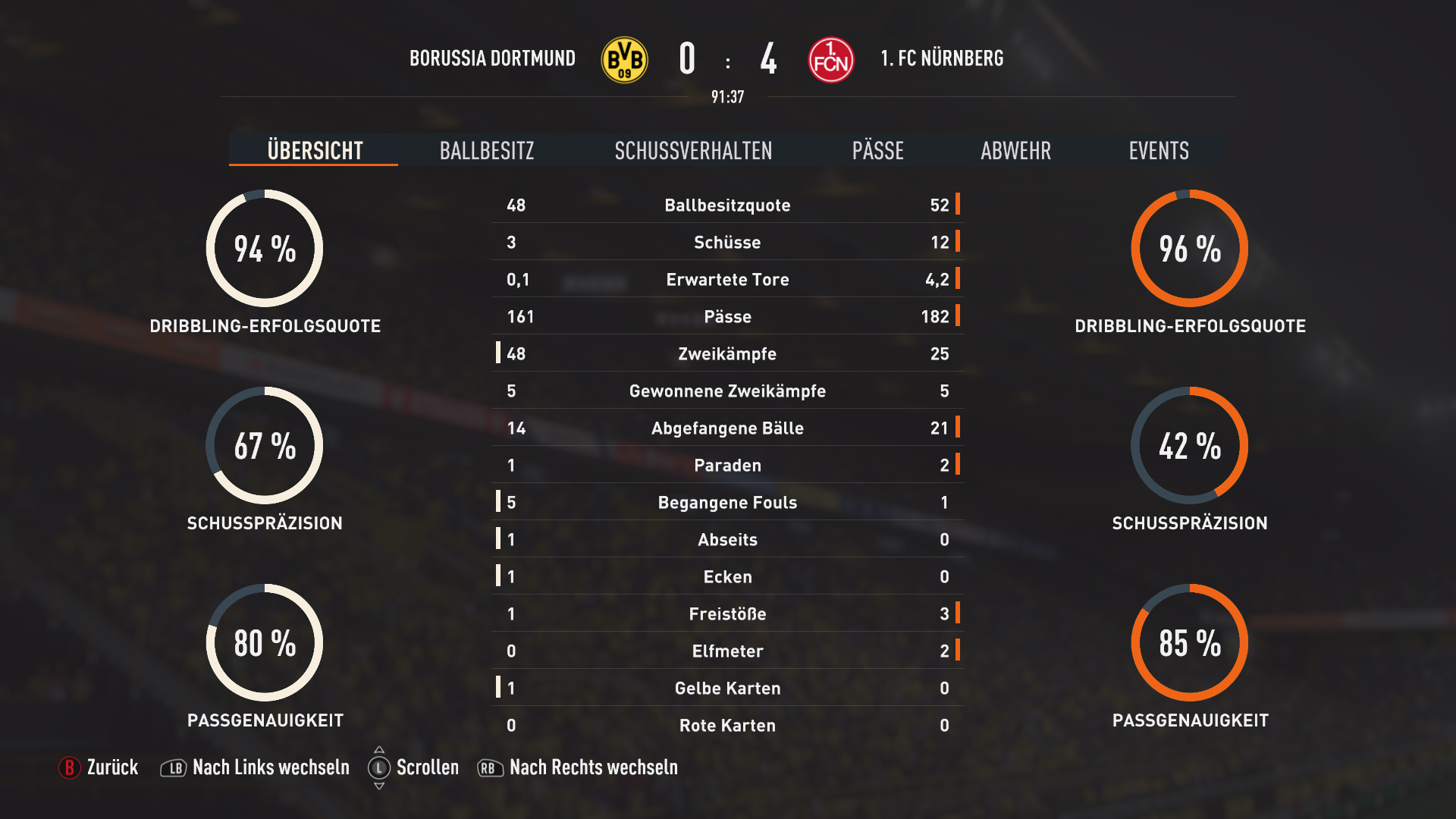Show the Pässe statistics tab
The height and width of the screenshot is (819, 1456).
coord(877,150)
